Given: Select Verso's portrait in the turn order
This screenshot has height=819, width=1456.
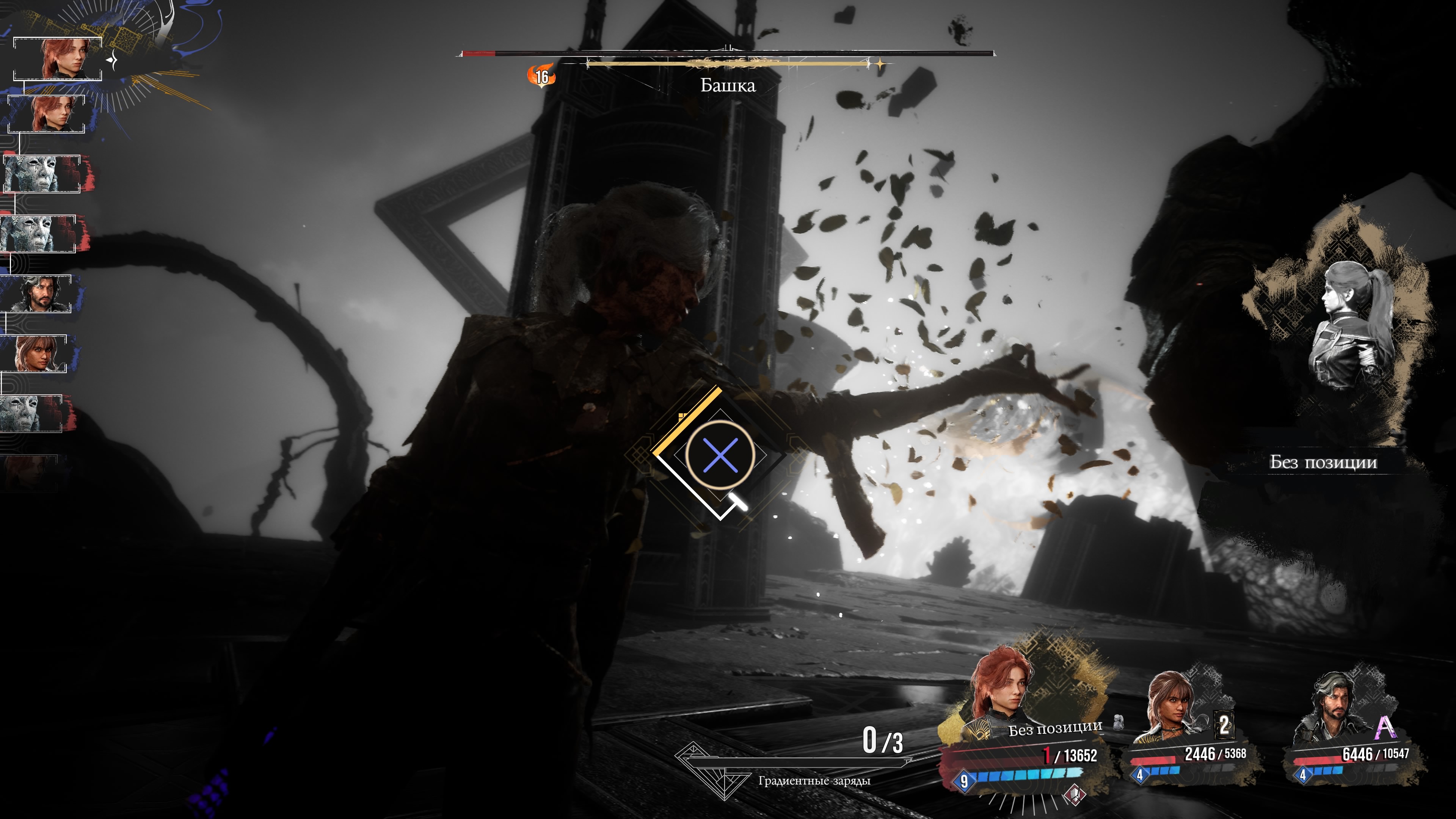Looking at the screenshot, I should (39, 294).
